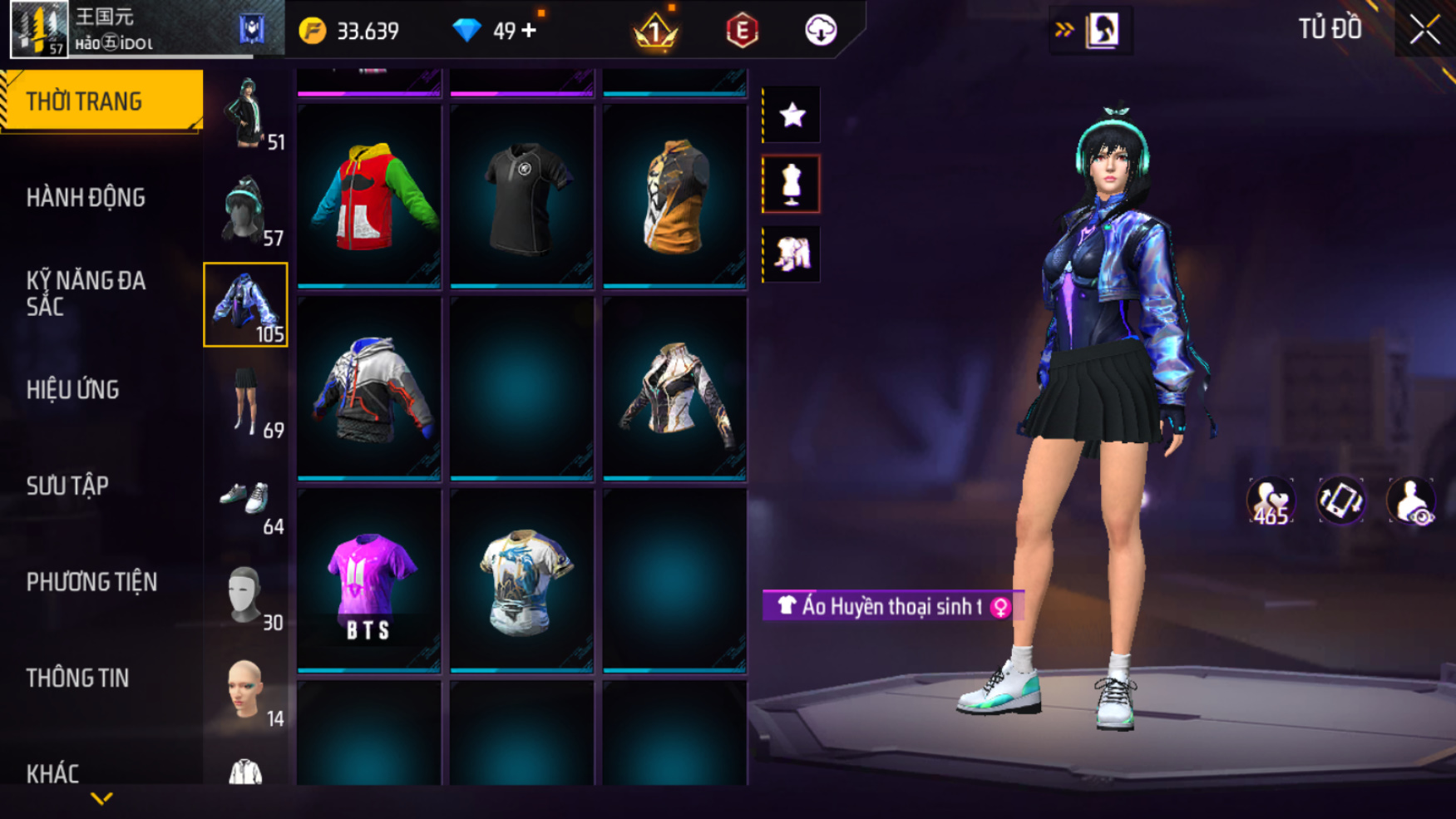Open the cloud download icon
Image resolution: width=1456 pixels, height=819 pixels.
click(x=821, y=31)
